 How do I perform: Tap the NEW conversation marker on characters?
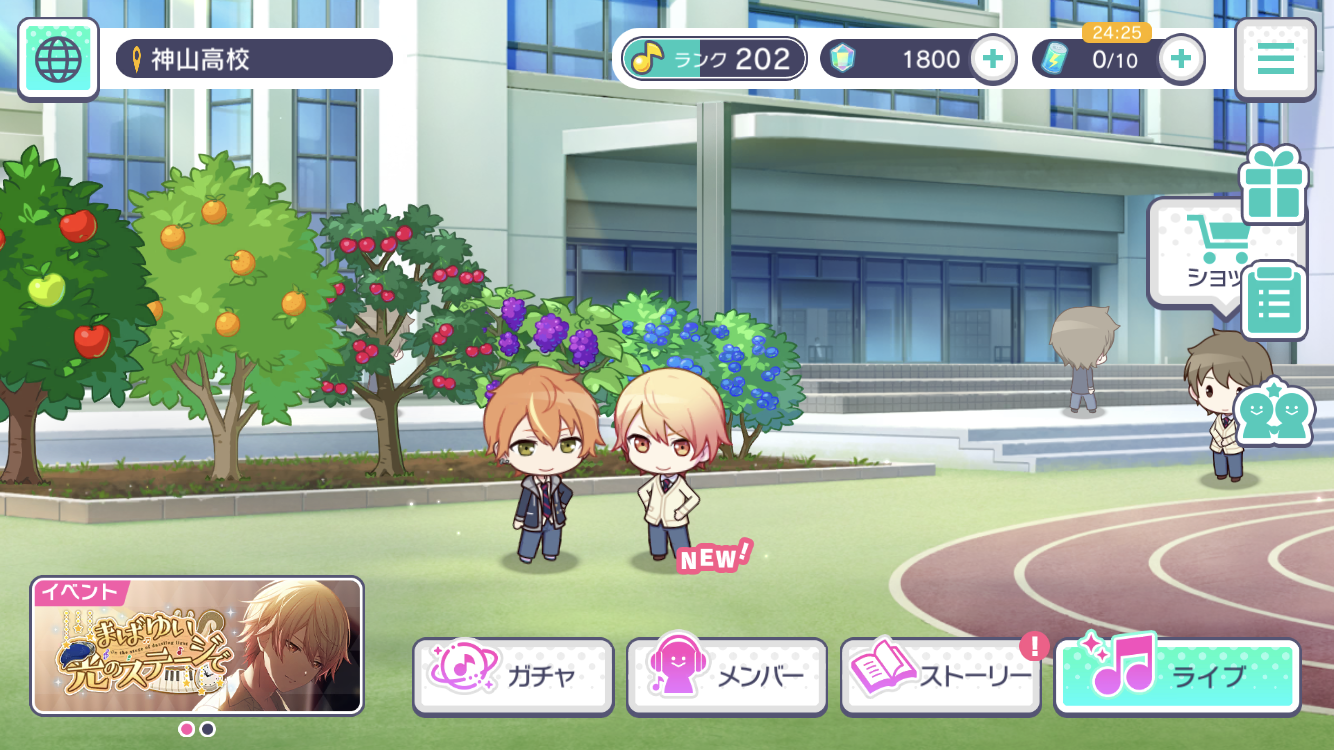coord(714,558)
